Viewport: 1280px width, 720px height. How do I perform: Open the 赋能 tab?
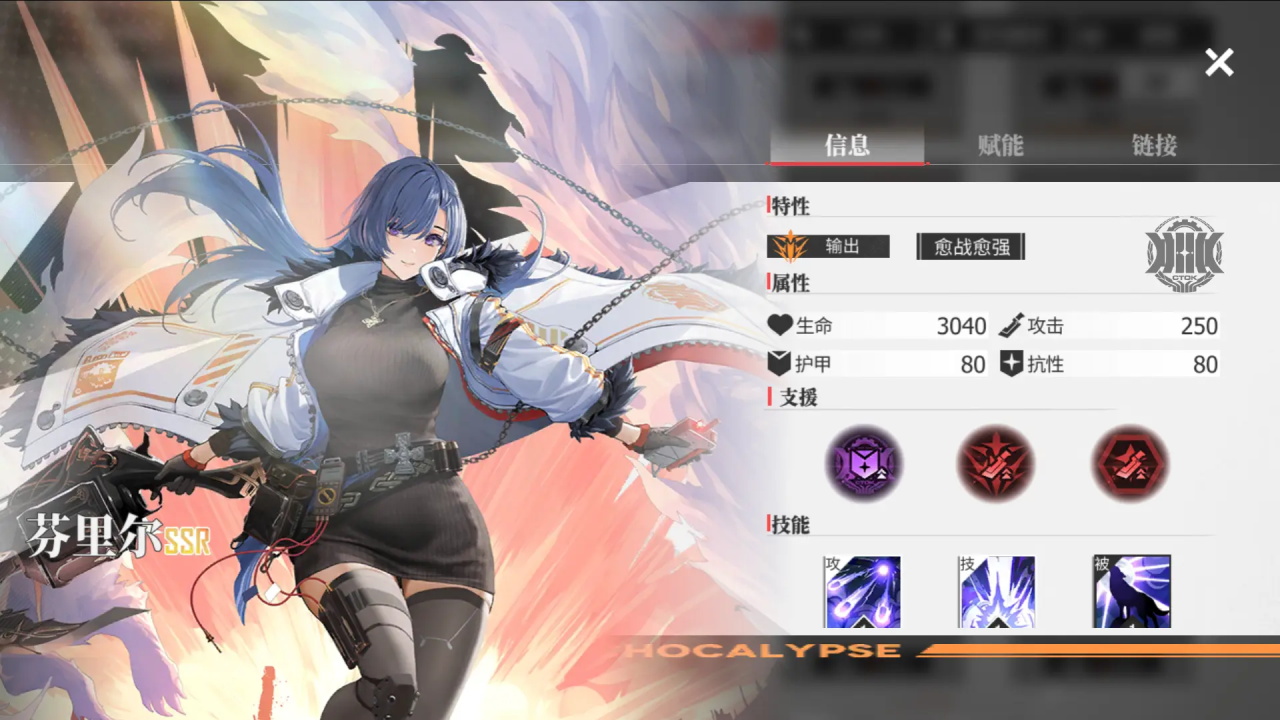[1000, 145]
